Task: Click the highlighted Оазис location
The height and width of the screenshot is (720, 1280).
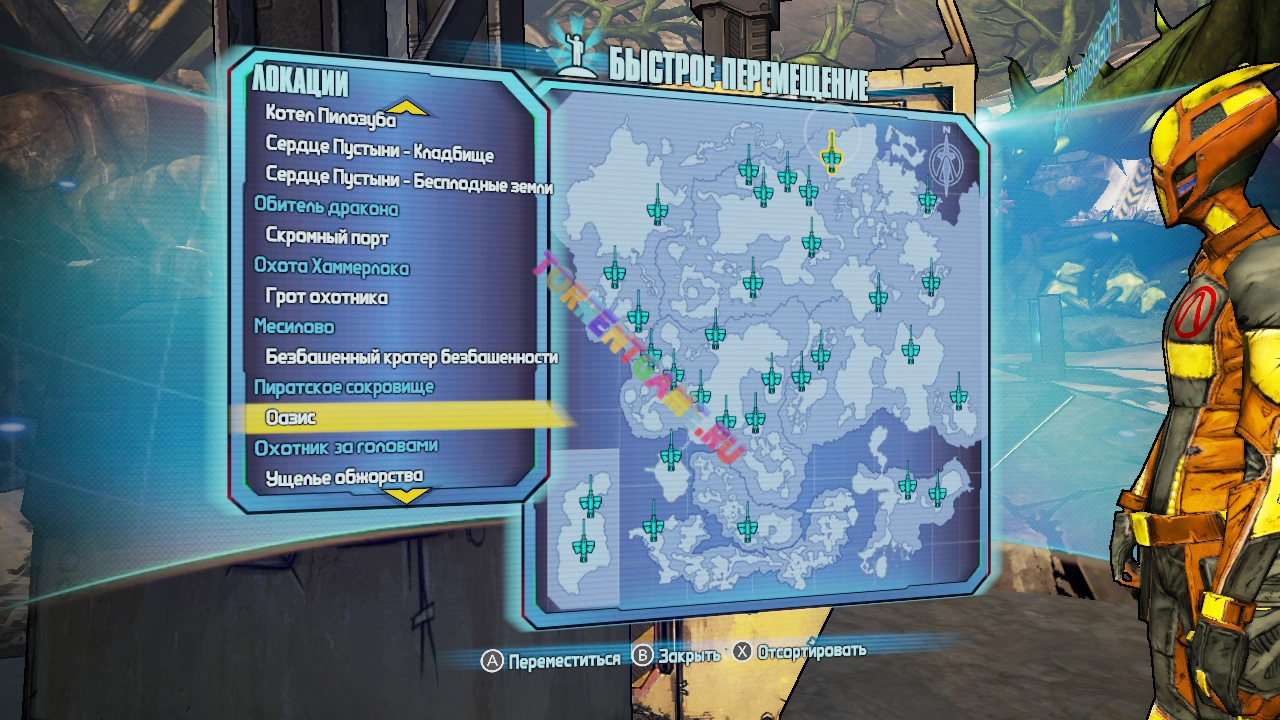Action: 291,417
